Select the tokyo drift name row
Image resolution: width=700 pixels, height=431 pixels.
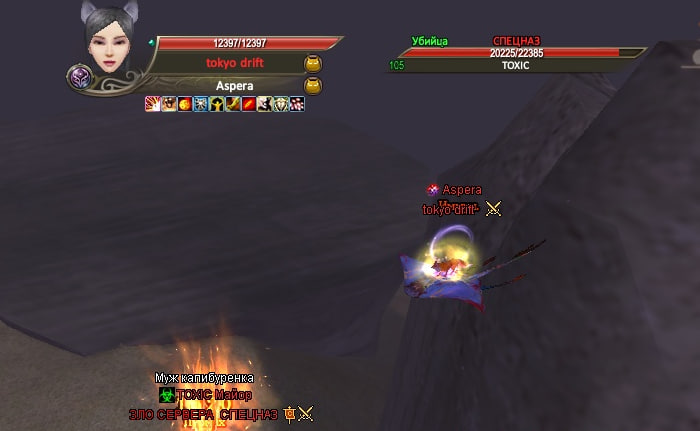232,62
